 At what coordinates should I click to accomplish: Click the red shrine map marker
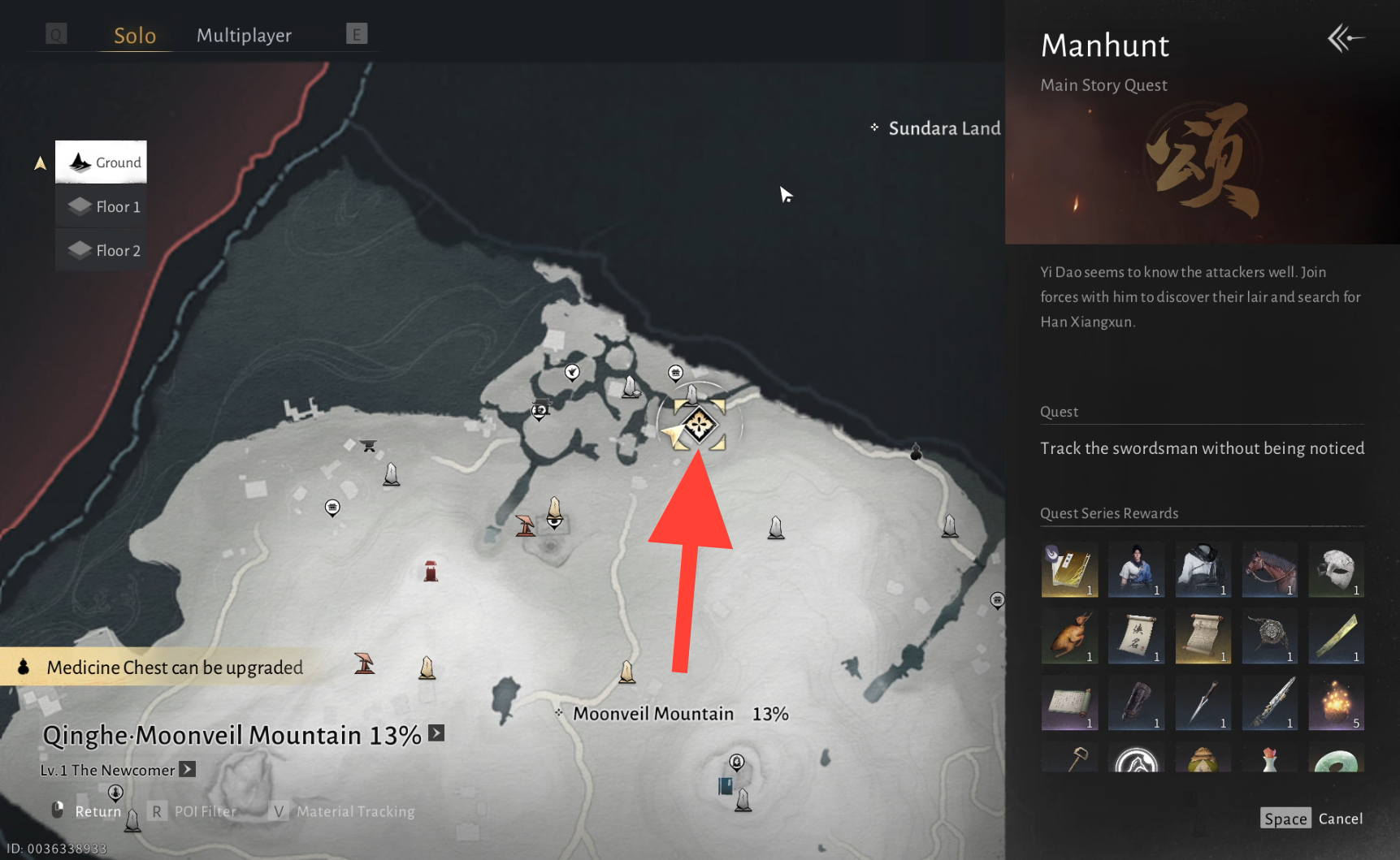click(431, 571)
